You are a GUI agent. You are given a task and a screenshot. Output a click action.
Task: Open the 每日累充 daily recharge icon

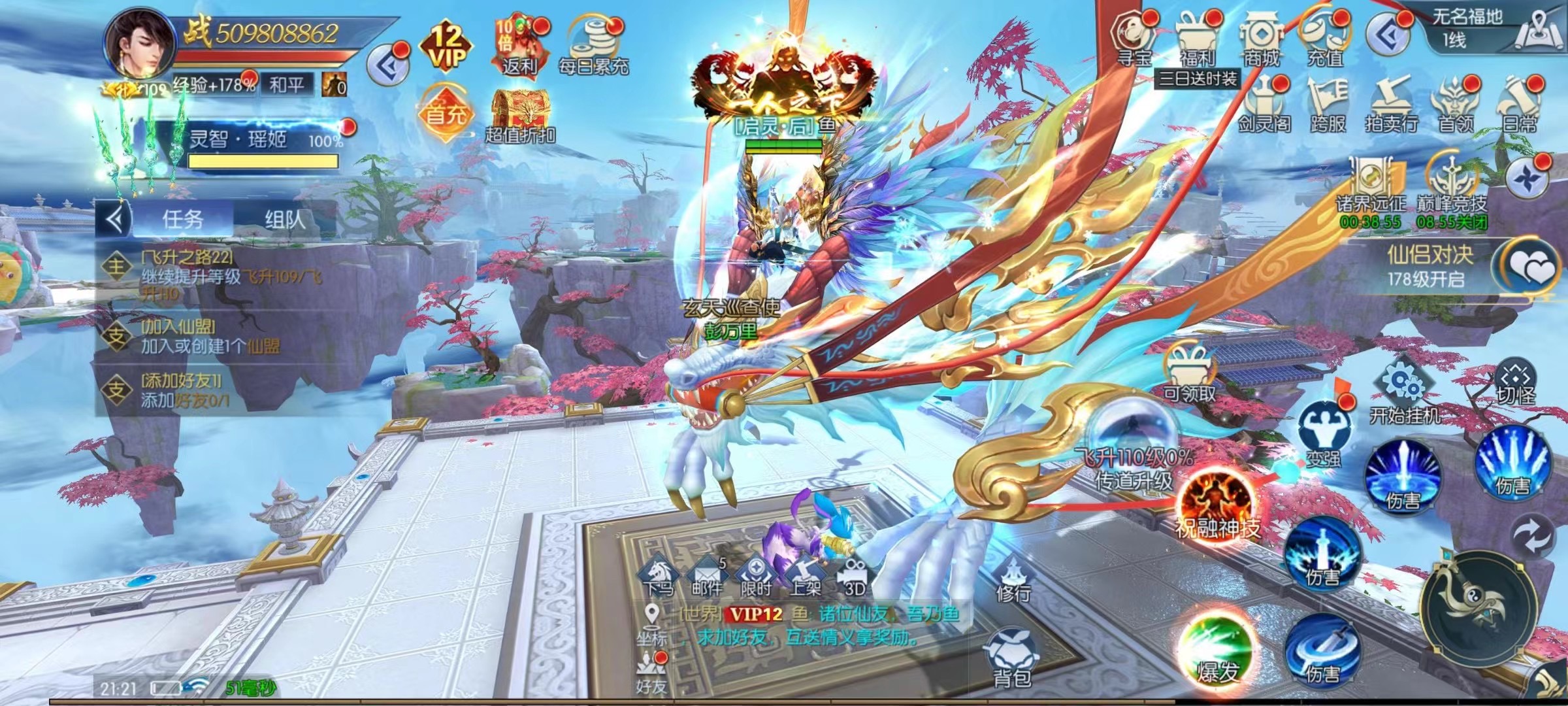[x=593, y=44]
